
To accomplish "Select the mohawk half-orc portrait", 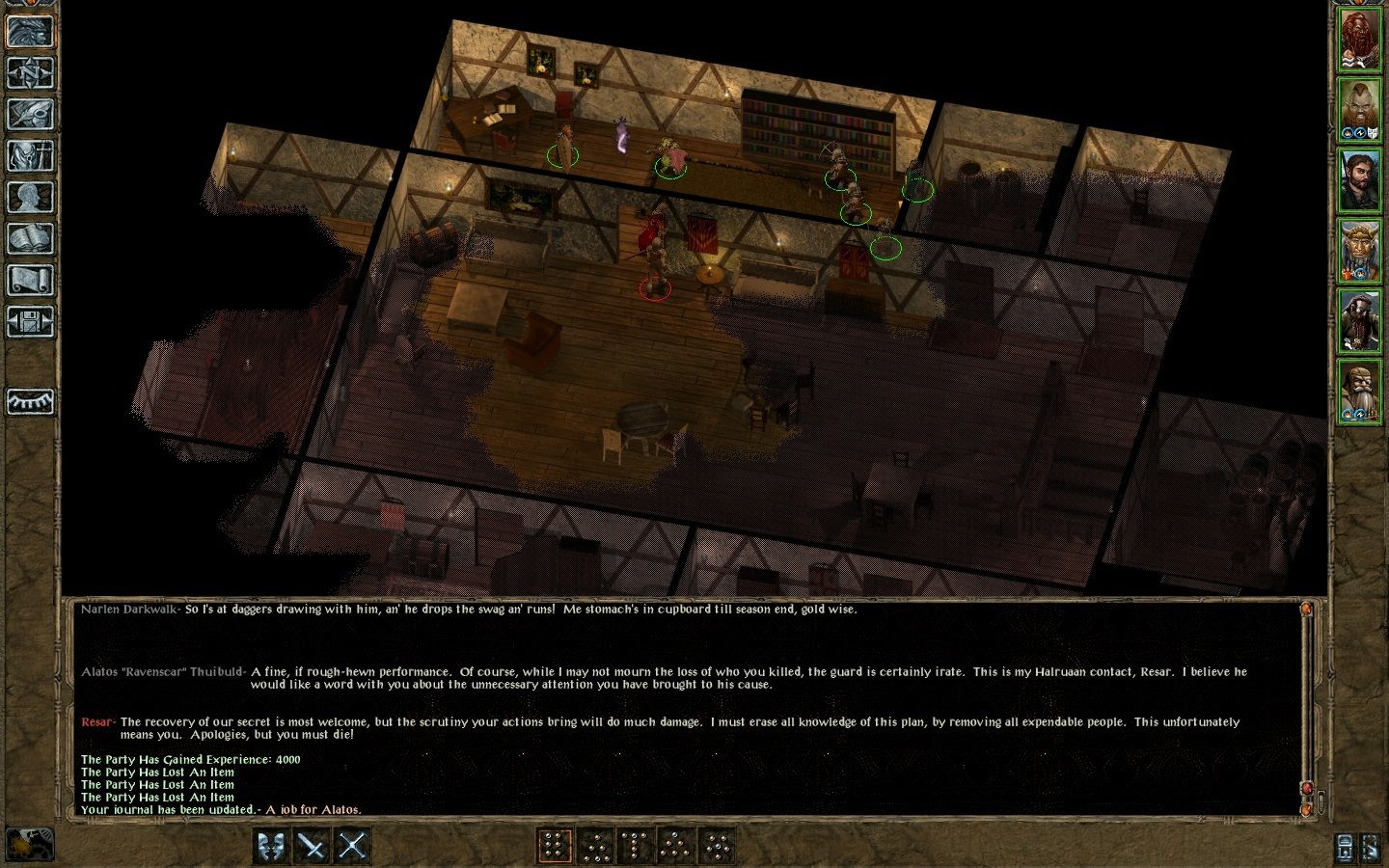I will pos(1358,111).
